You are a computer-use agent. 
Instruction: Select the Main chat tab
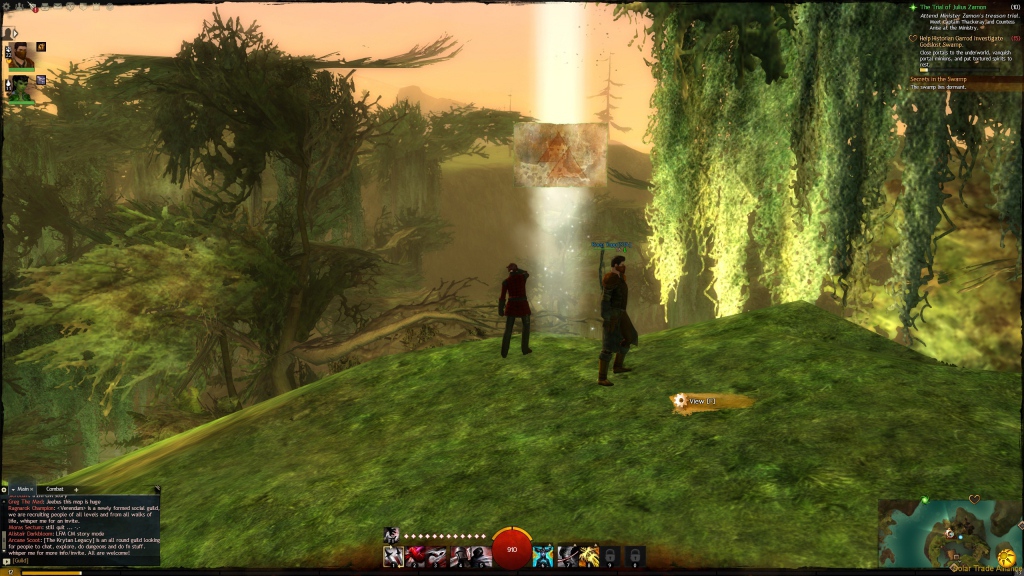[23, 489]
